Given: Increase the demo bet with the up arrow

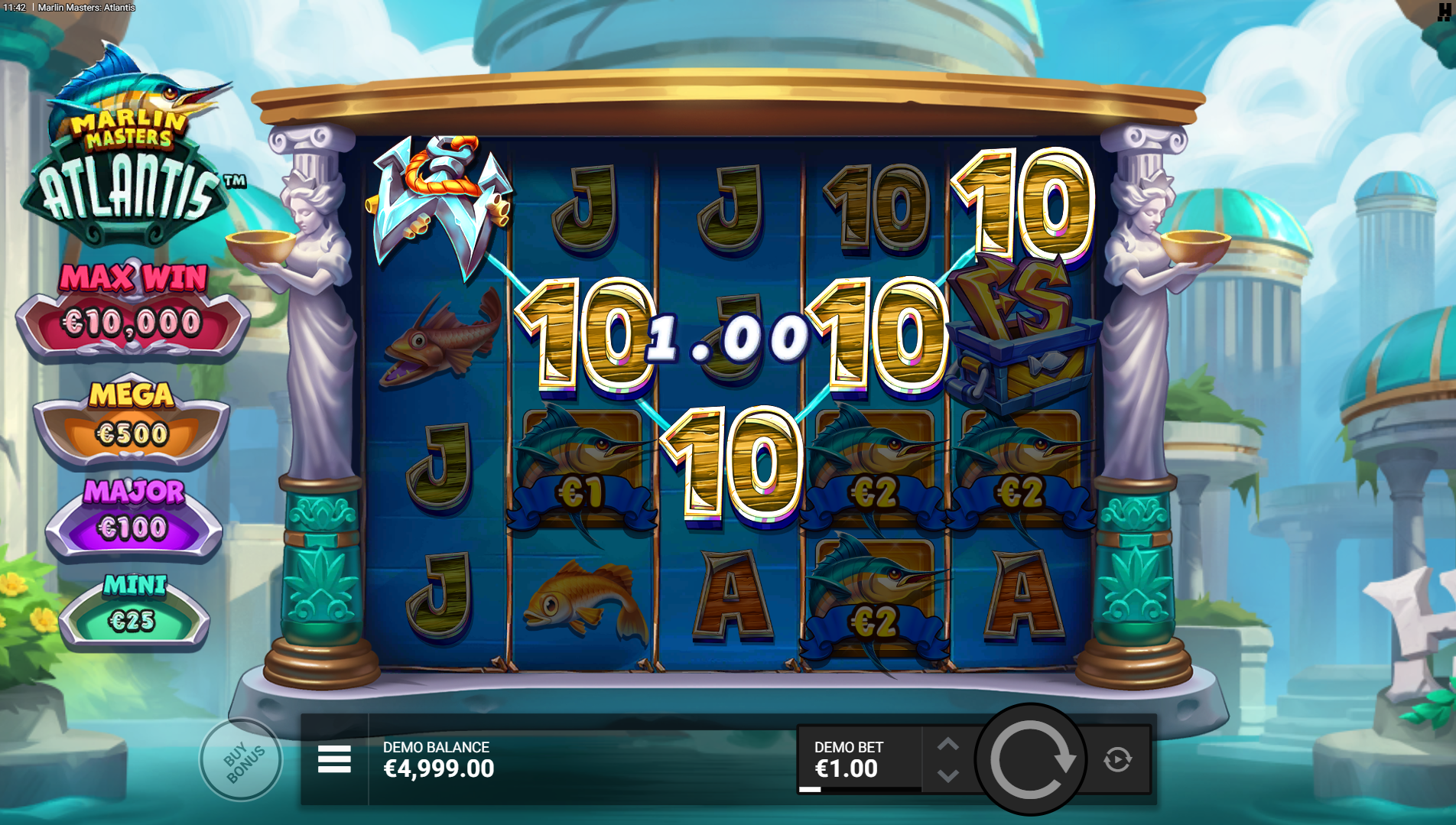Looking at the screenshot, I should click(x=948, y=744).
